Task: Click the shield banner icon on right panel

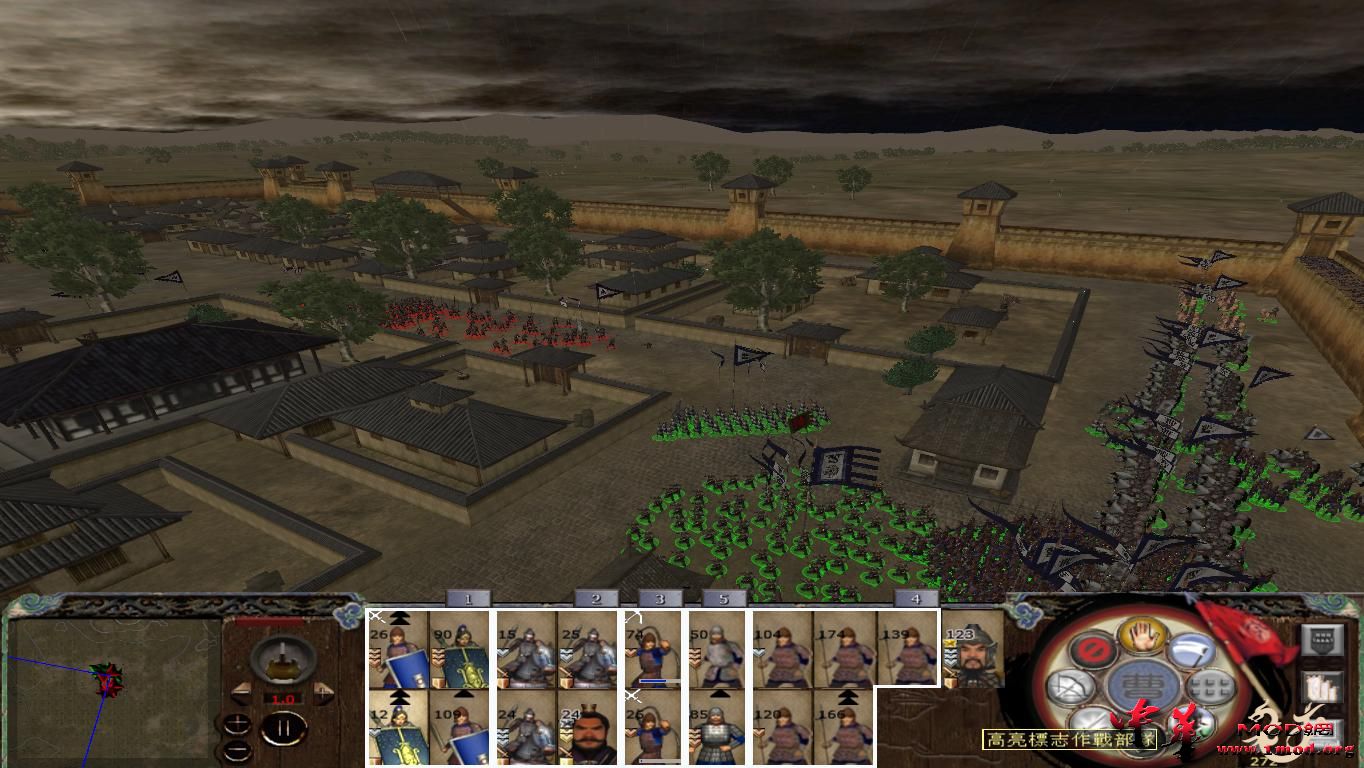Action: [1322, 639]
